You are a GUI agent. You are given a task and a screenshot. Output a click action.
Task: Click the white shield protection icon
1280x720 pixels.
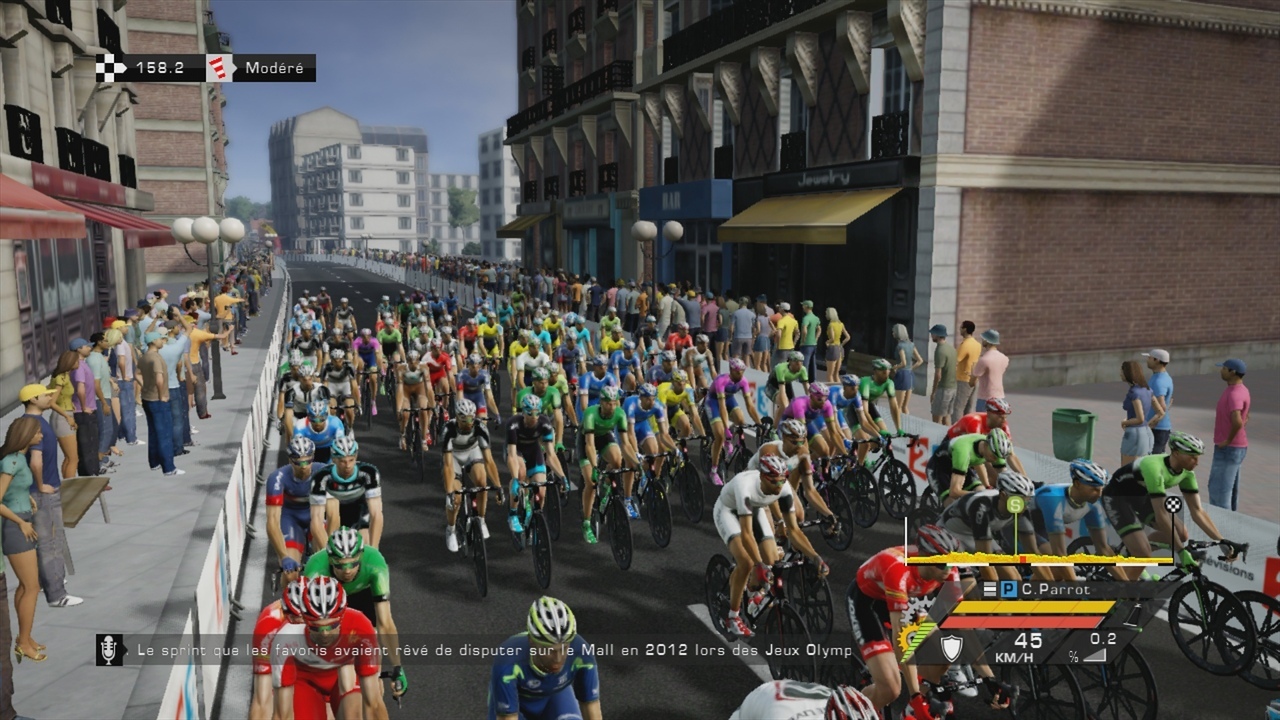click(951, 649)
